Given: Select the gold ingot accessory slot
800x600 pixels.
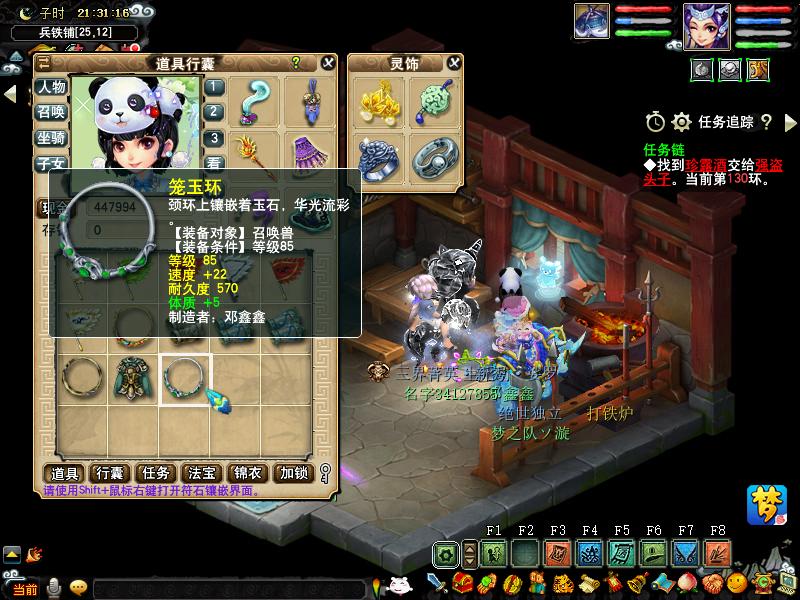Looking at the screenshot, I should (377, 98).
